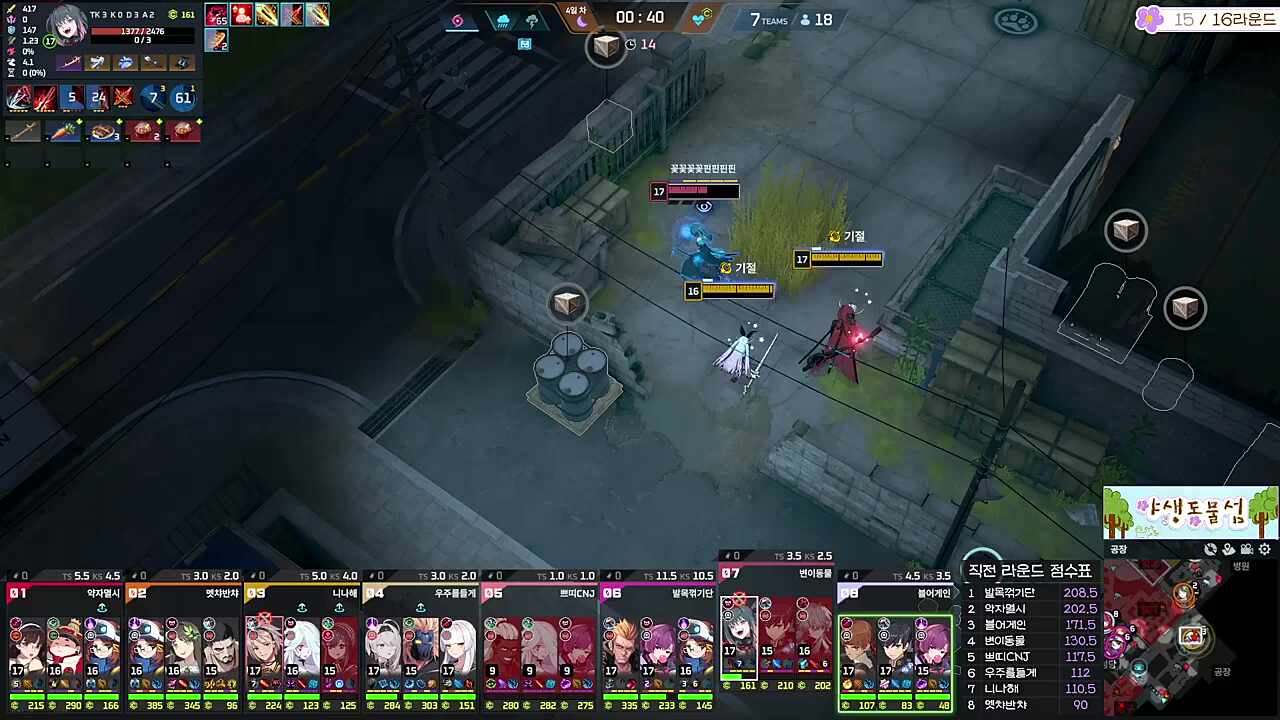Viewport: 1280px width, 720px height.
Task: Click 발목꺾기단 first place in the scoreboard
Action: pos(1010,593)
